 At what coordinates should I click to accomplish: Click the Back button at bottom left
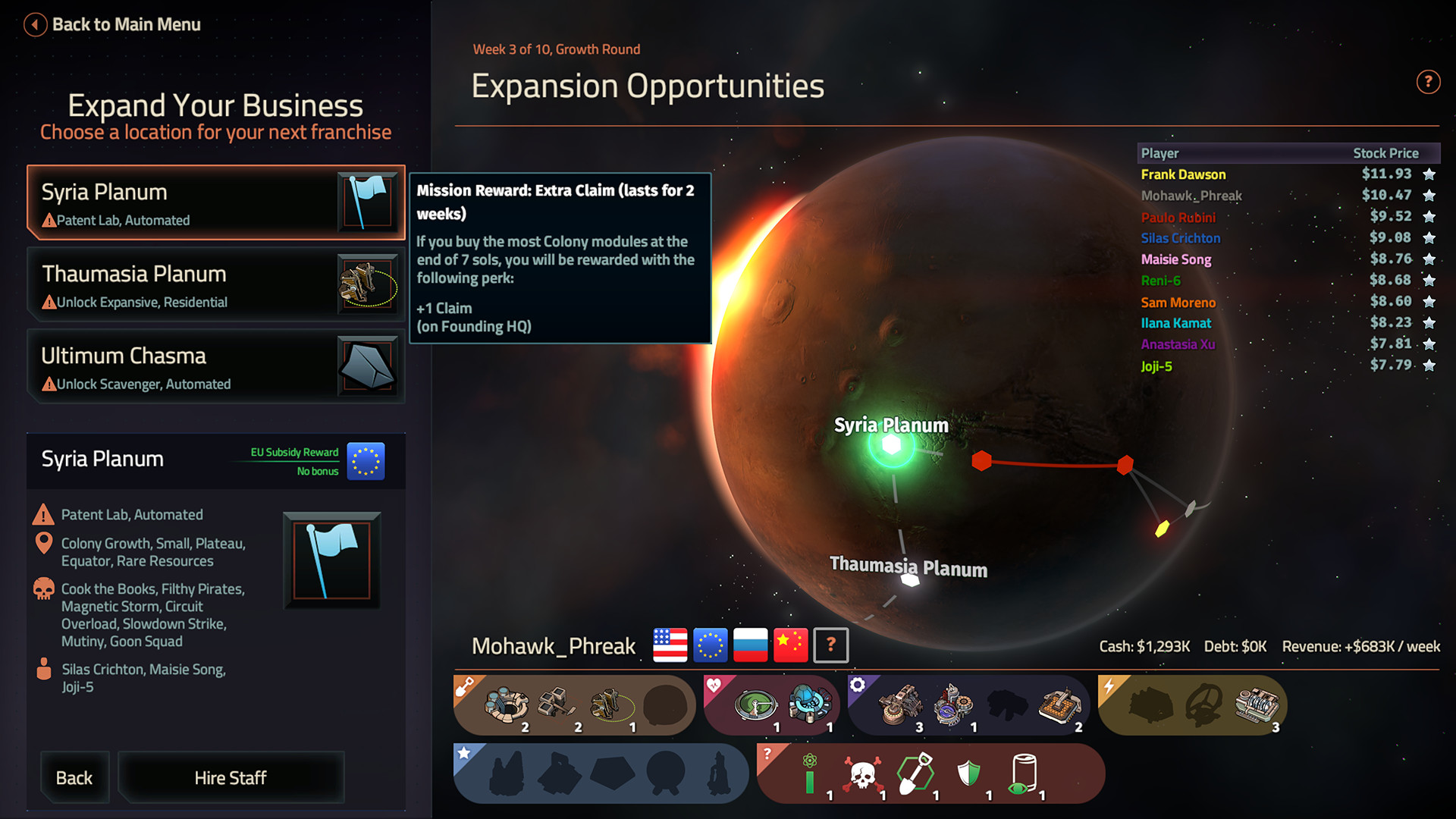[x=74, y=777]
